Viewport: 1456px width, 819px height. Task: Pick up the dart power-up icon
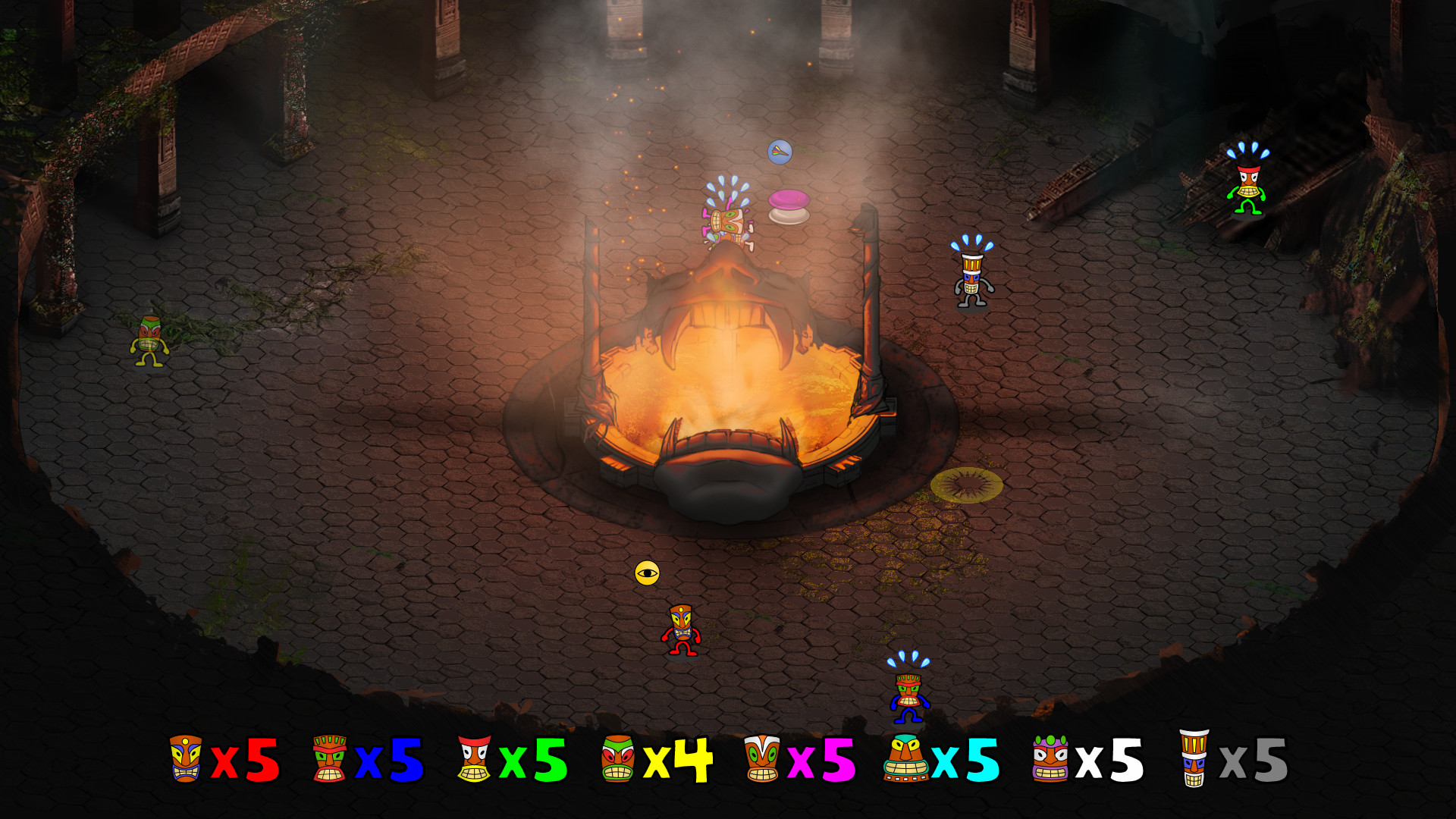click(780, 151)
